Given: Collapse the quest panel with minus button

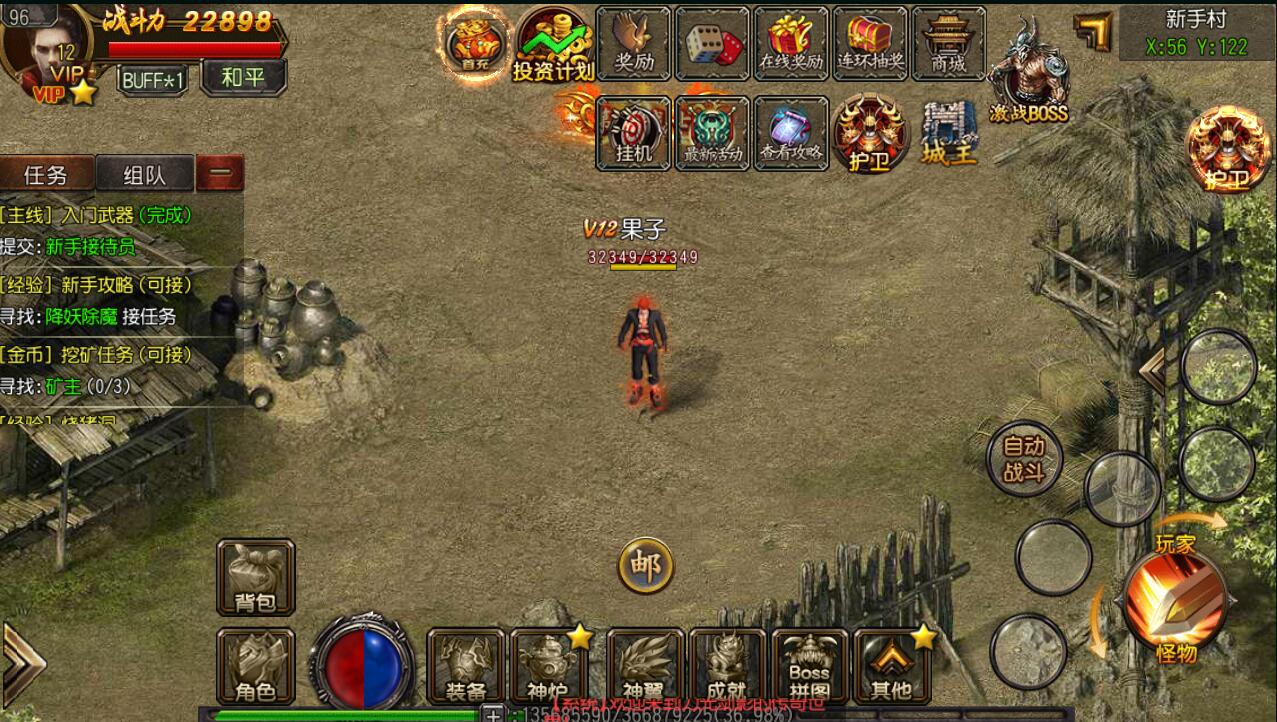Looking at the screenshot, I should click(x=220, y=174).
